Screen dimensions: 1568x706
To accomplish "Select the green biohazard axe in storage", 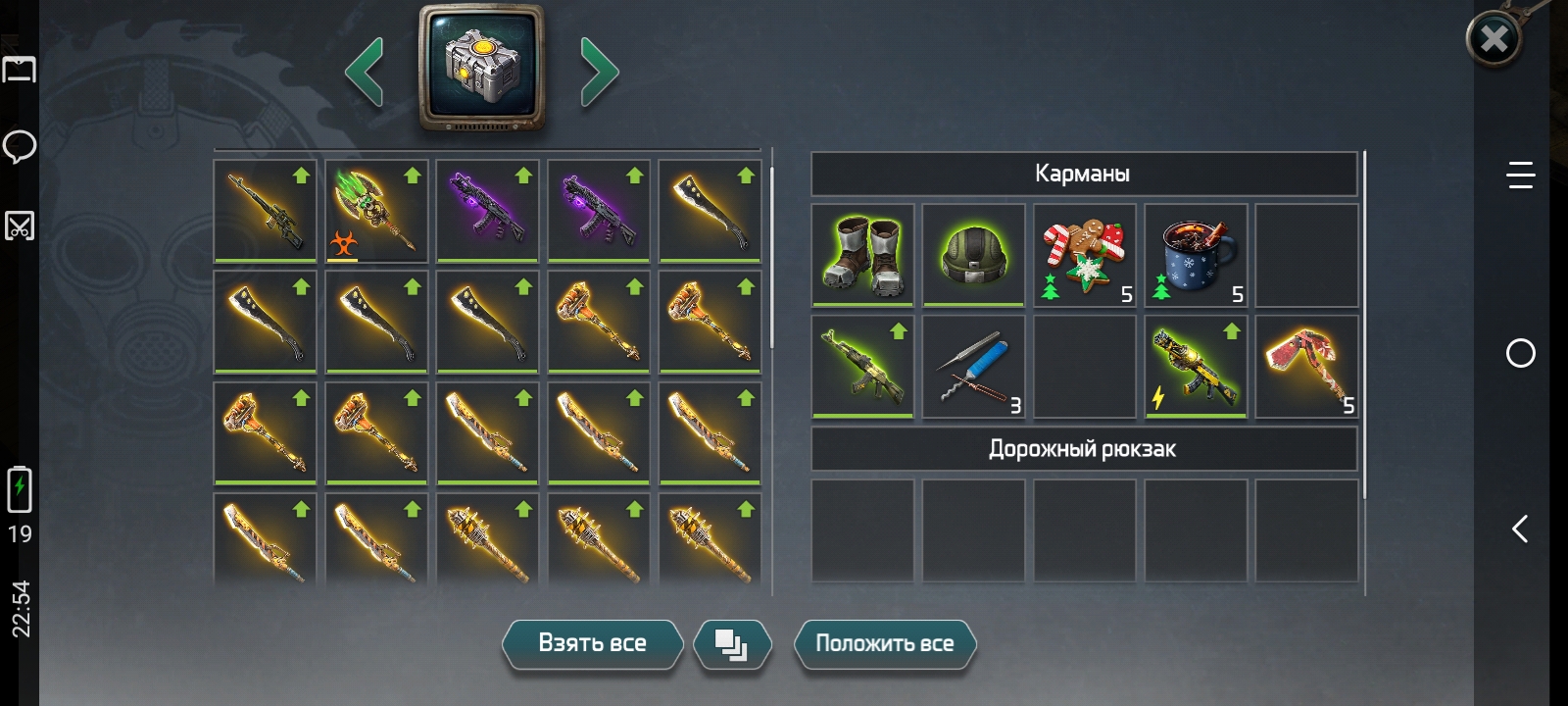I will click(x=376, y=211).
